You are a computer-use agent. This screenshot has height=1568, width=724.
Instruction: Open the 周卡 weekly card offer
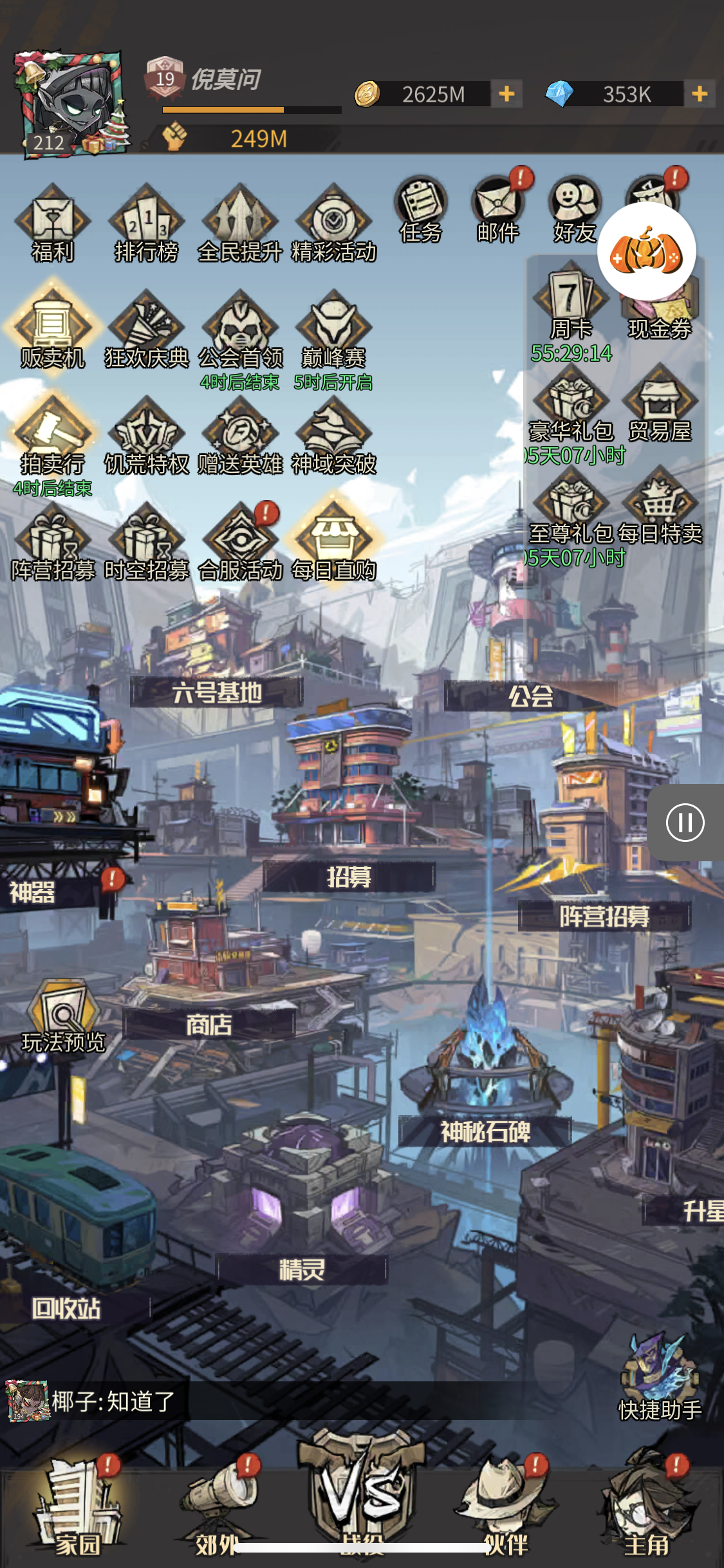(571, 302)
